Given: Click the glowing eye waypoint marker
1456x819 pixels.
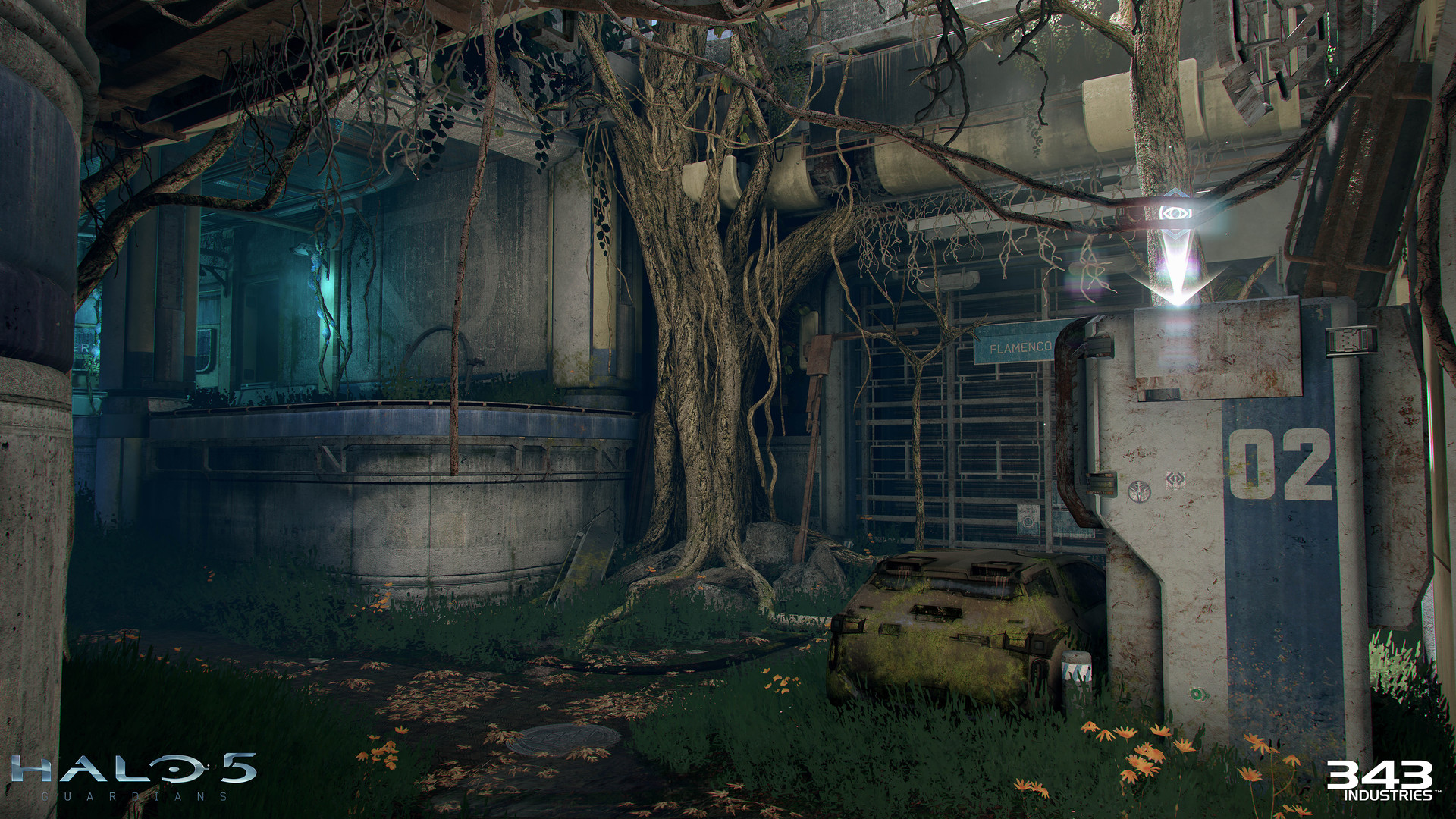Looking at the screenshot, I should click(1175, 213).
